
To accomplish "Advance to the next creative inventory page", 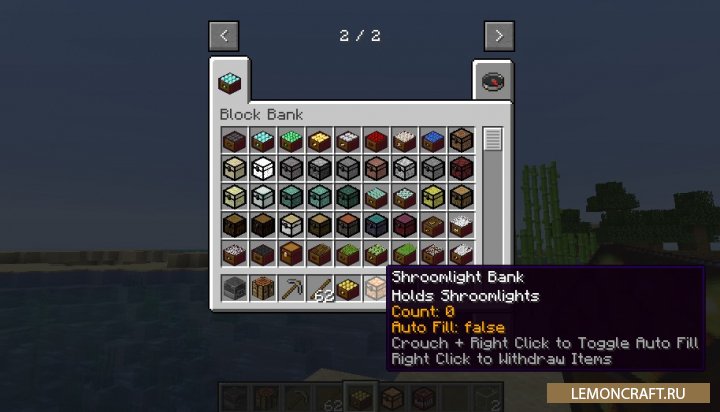I will click(498, 35).
